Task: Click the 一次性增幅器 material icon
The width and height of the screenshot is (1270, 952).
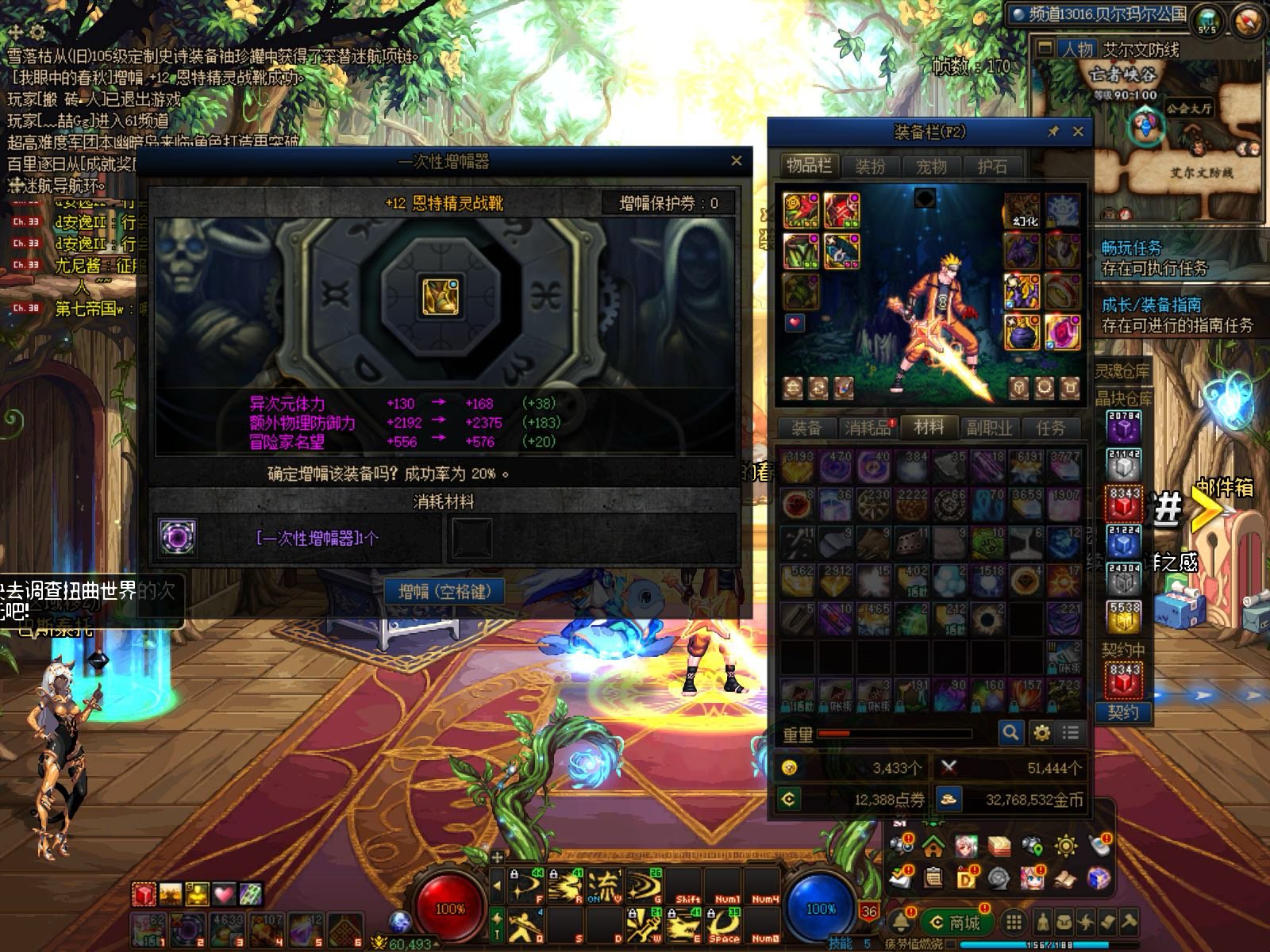Action: [177, 537]
